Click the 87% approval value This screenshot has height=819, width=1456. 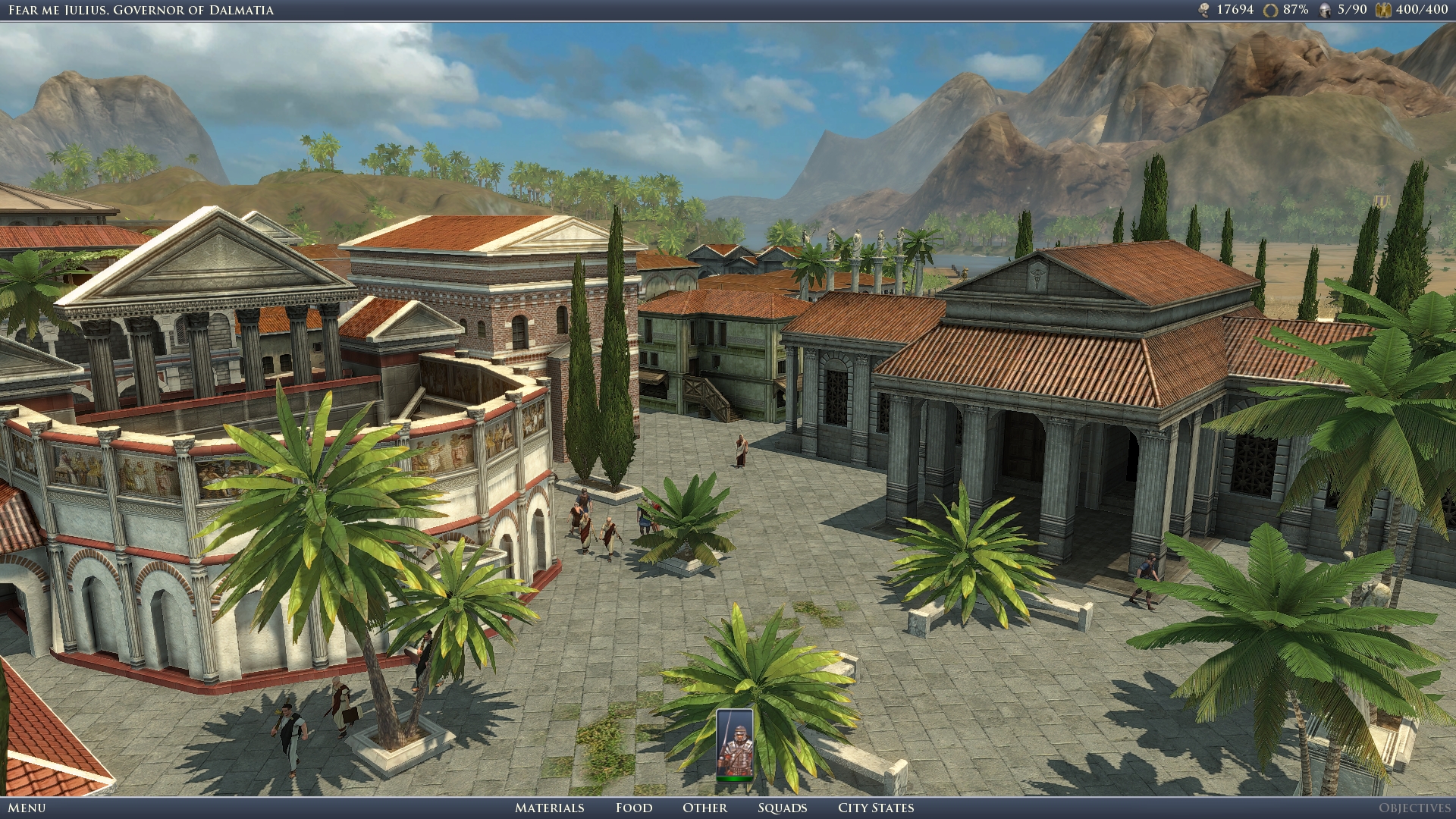(1296, 10)
